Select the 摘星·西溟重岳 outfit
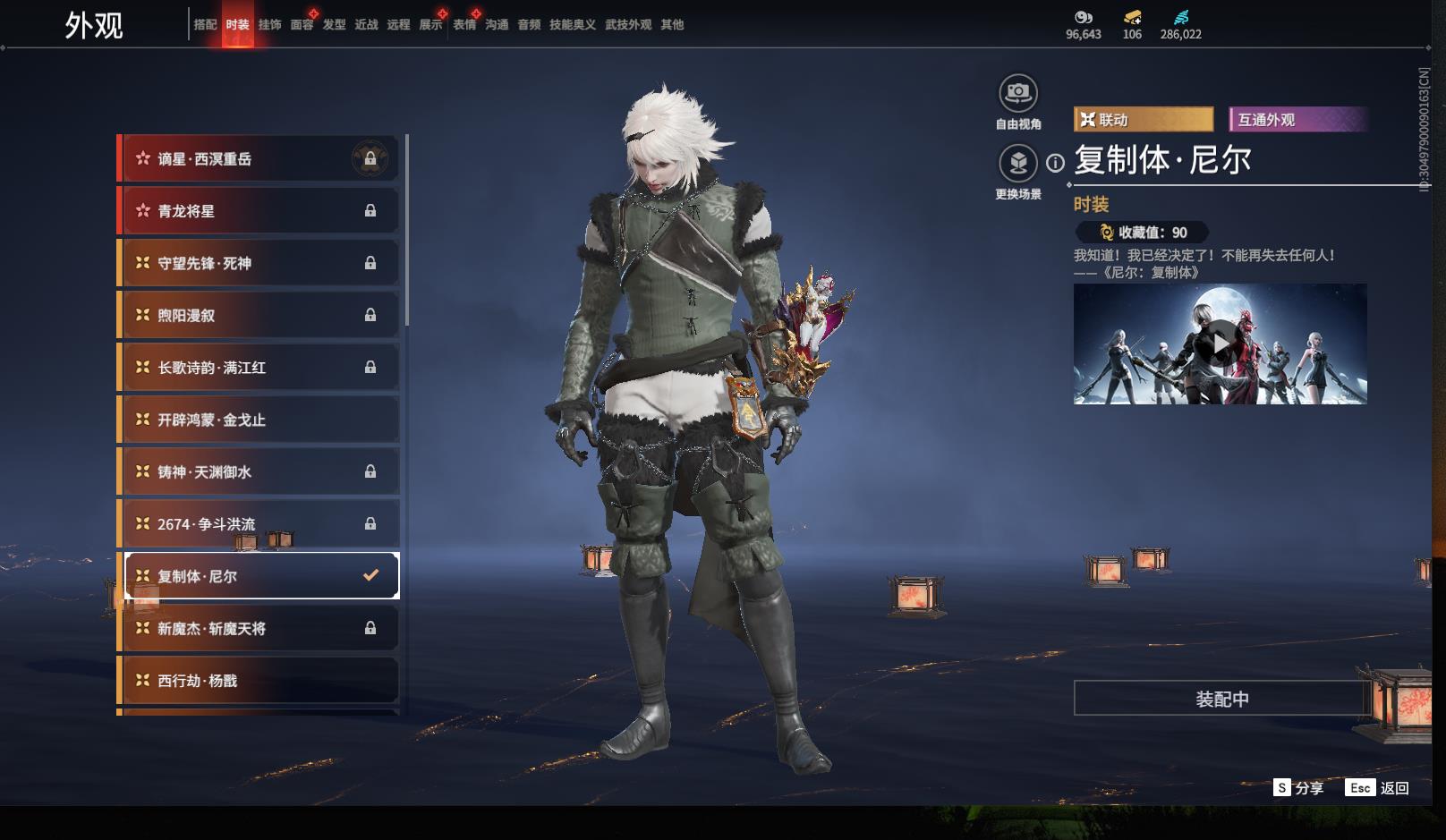The image size is (1446, 840). click(x=259, y=159)
